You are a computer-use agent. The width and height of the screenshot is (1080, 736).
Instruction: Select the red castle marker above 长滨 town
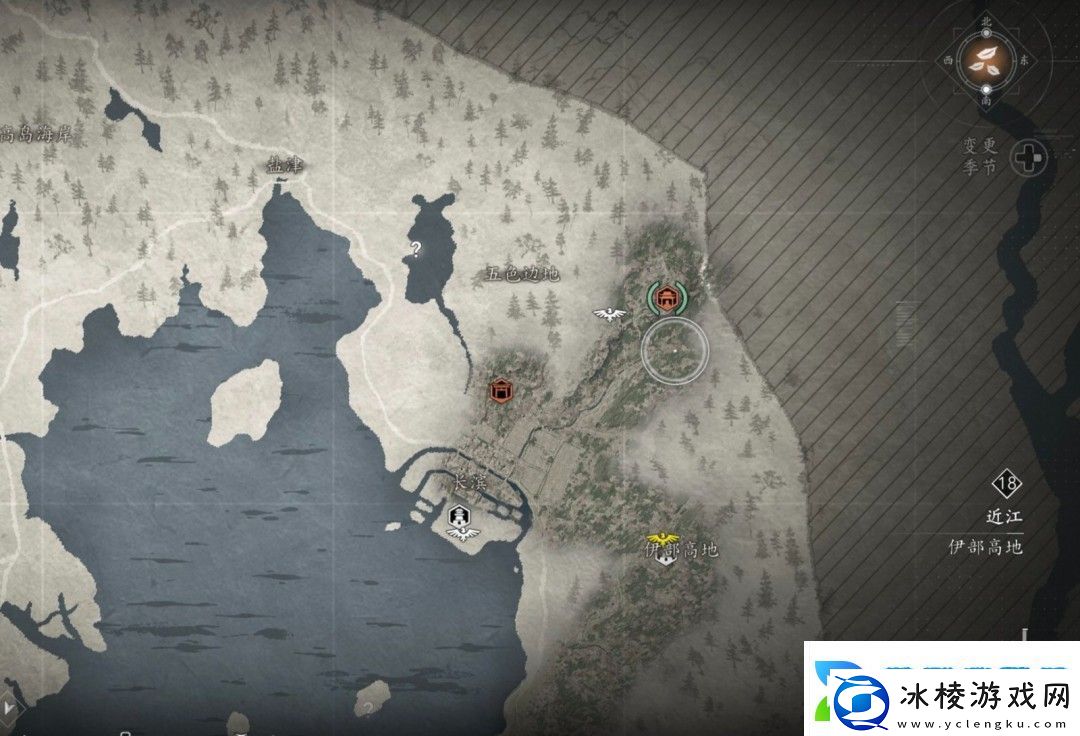pyautogui.click(x=501, y=390)
